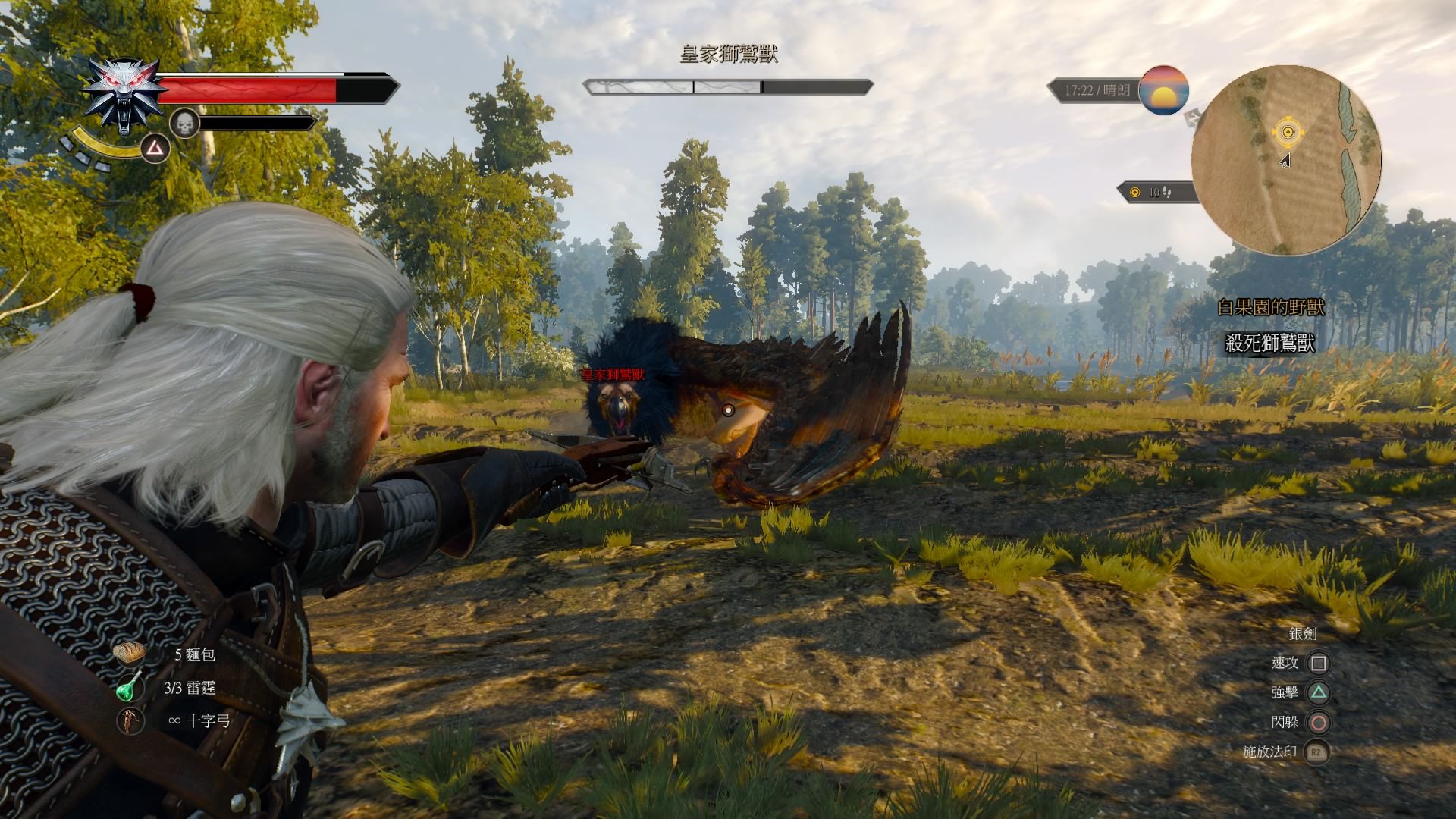Viewport: 1456px width, 819px height.
Task: Click the Kill the Griffin objective text
Action: (x=1270, y=344)
